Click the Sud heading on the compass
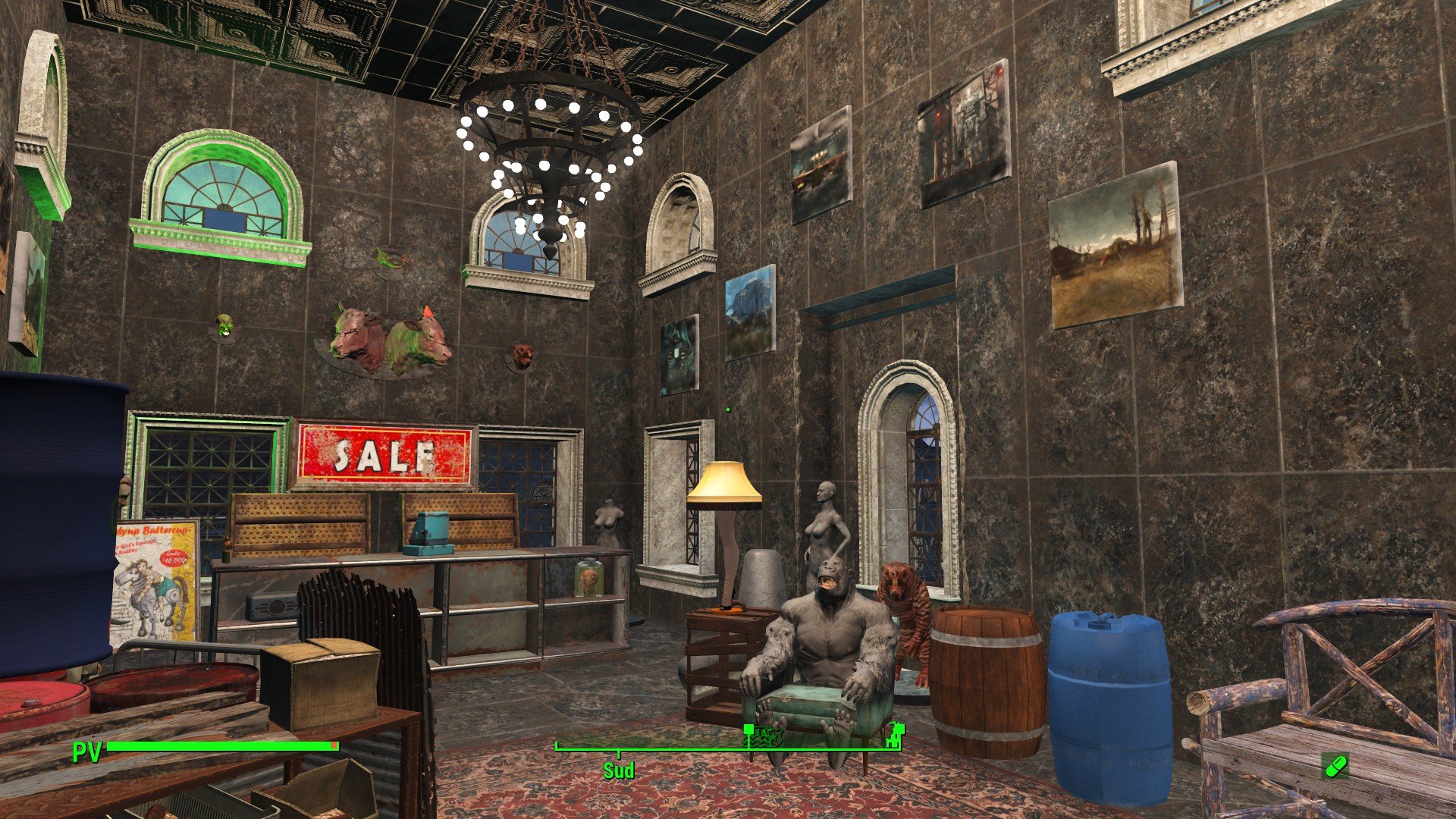This screenshot has width=1456, height=819. pos(618,770)
